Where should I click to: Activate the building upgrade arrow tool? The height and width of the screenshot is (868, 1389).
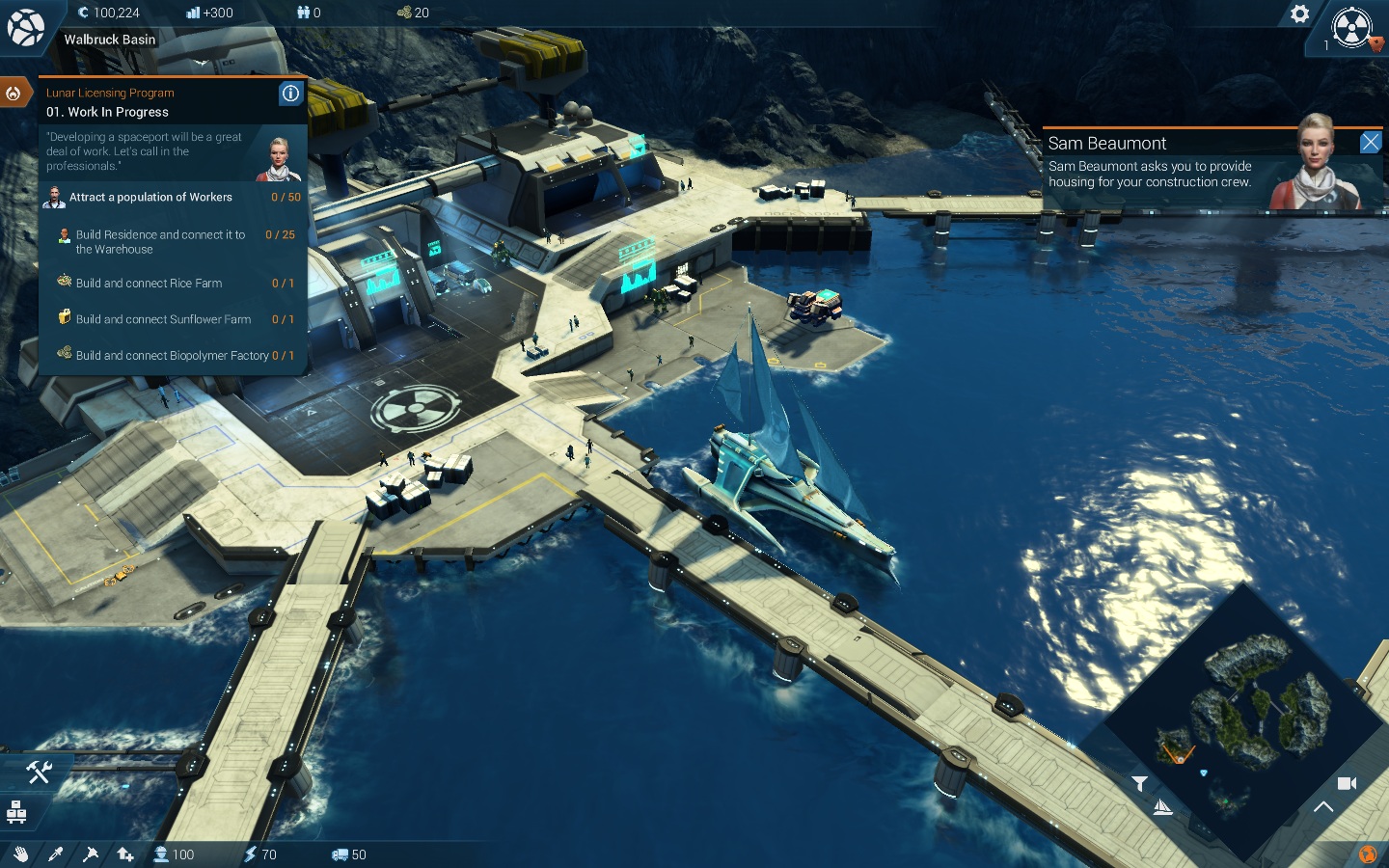coord(125,854)
